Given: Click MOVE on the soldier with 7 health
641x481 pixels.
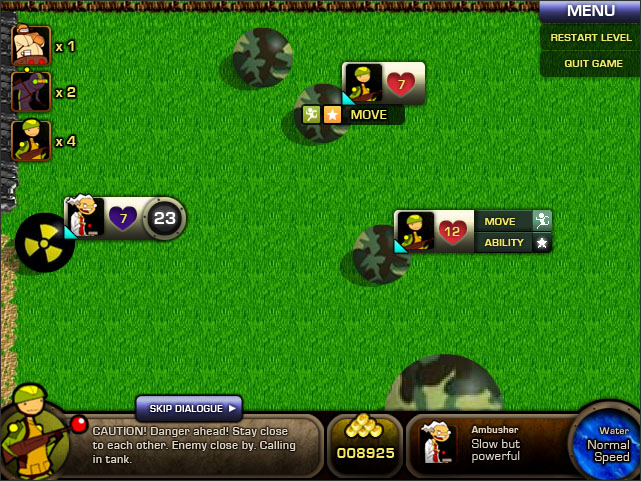Looking at the screenshot, I should click(x=368, y=115).
